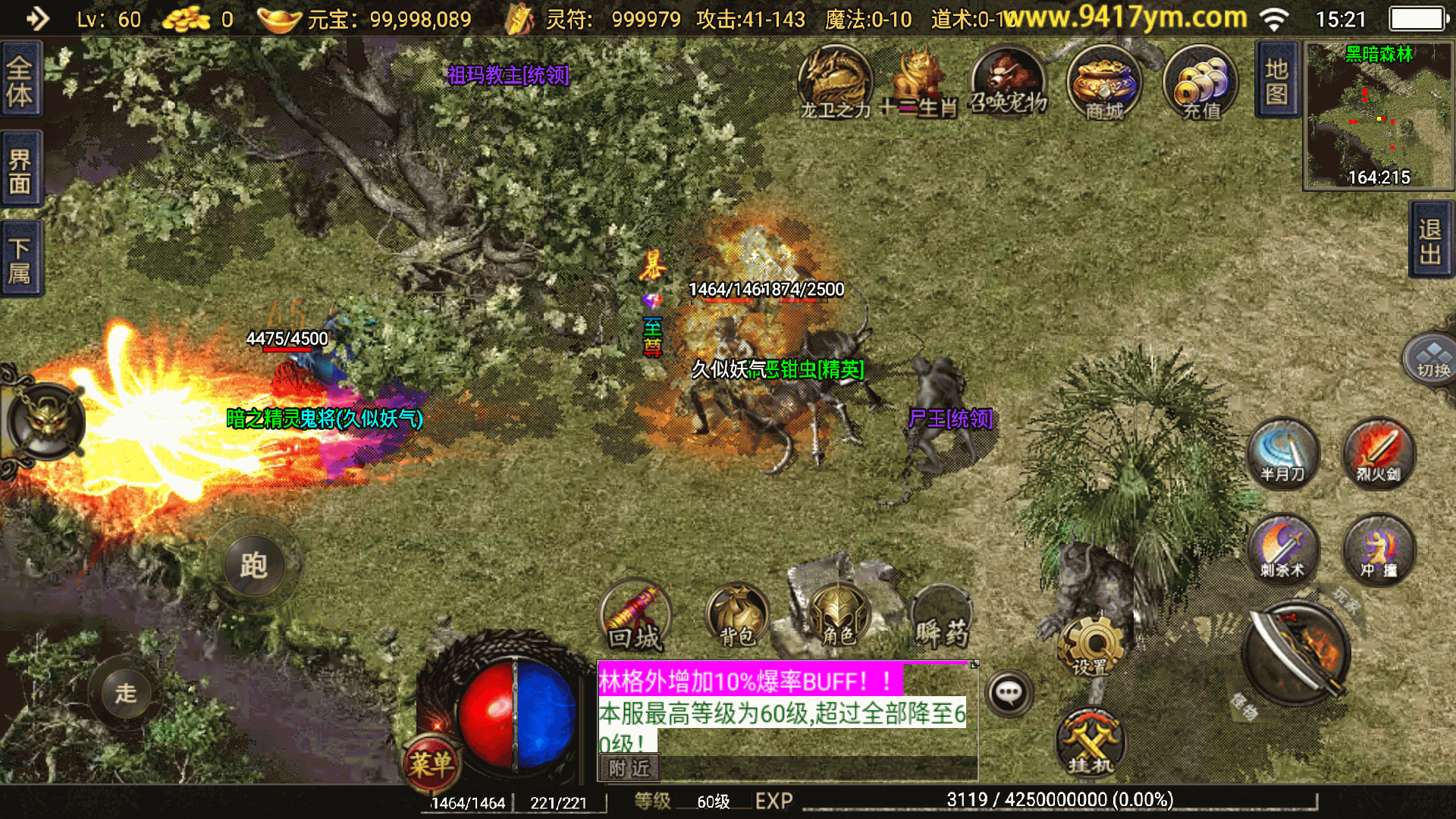The width and height of the screenshot is (1456, 819).
Task: Use the 刺杀术 skill
Action: (x=1282, y=549)
